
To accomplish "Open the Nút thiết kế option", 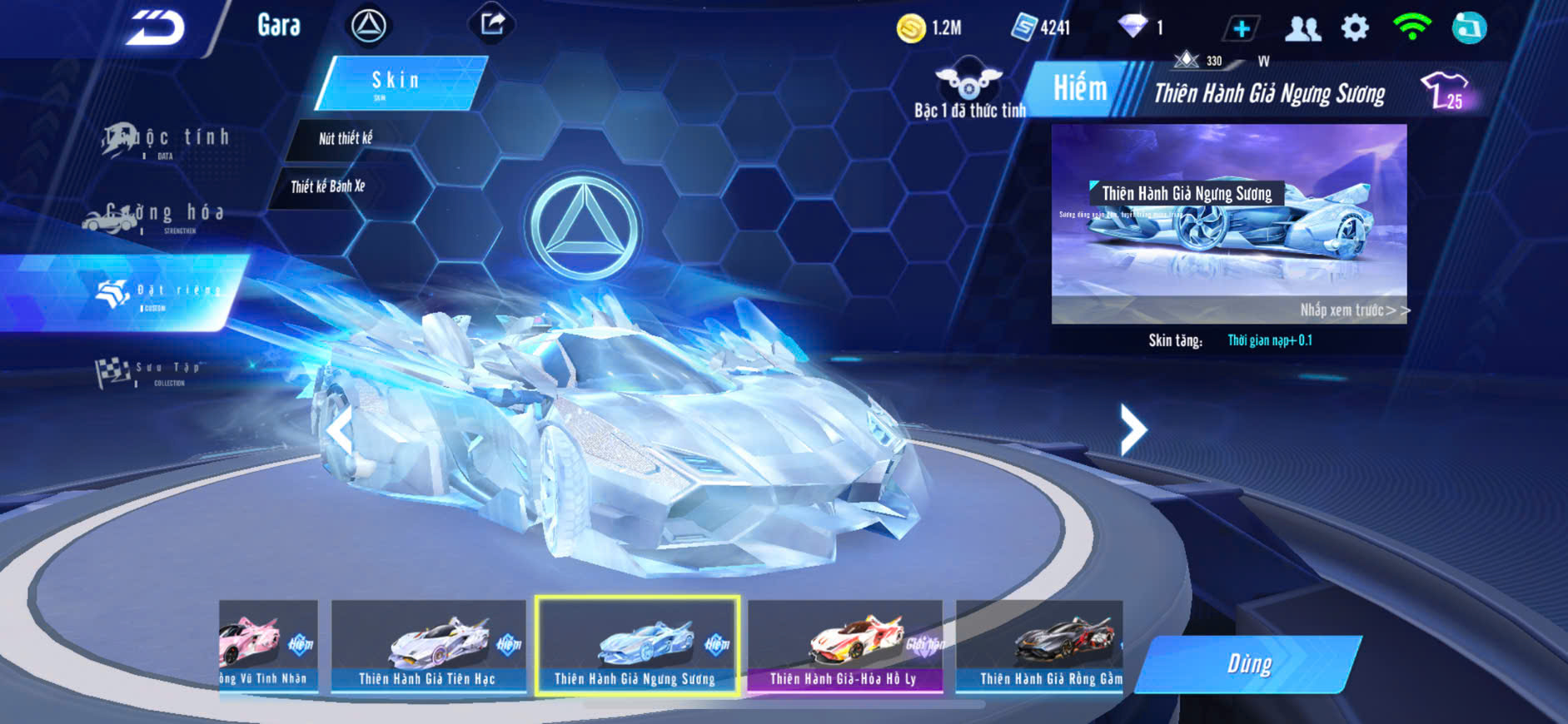I will [x=346, y=139].
